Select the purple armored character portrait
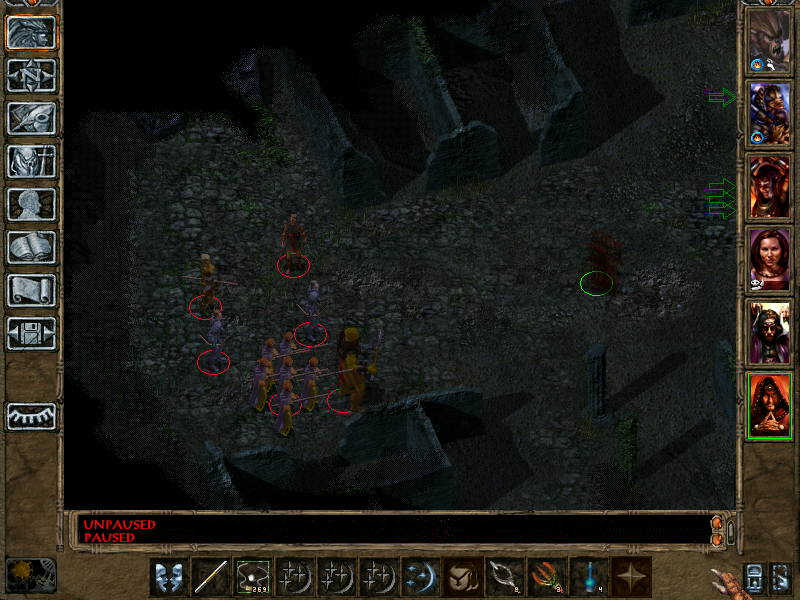 770,115
